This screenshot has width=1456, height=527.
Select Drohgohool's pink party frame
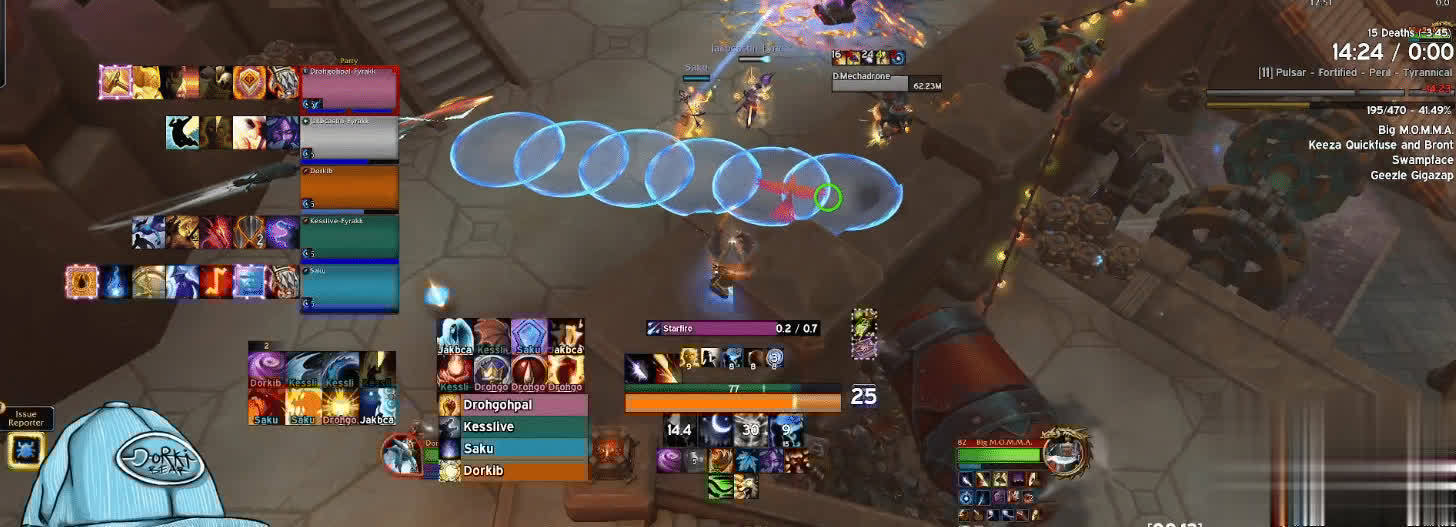click(349, 88)
